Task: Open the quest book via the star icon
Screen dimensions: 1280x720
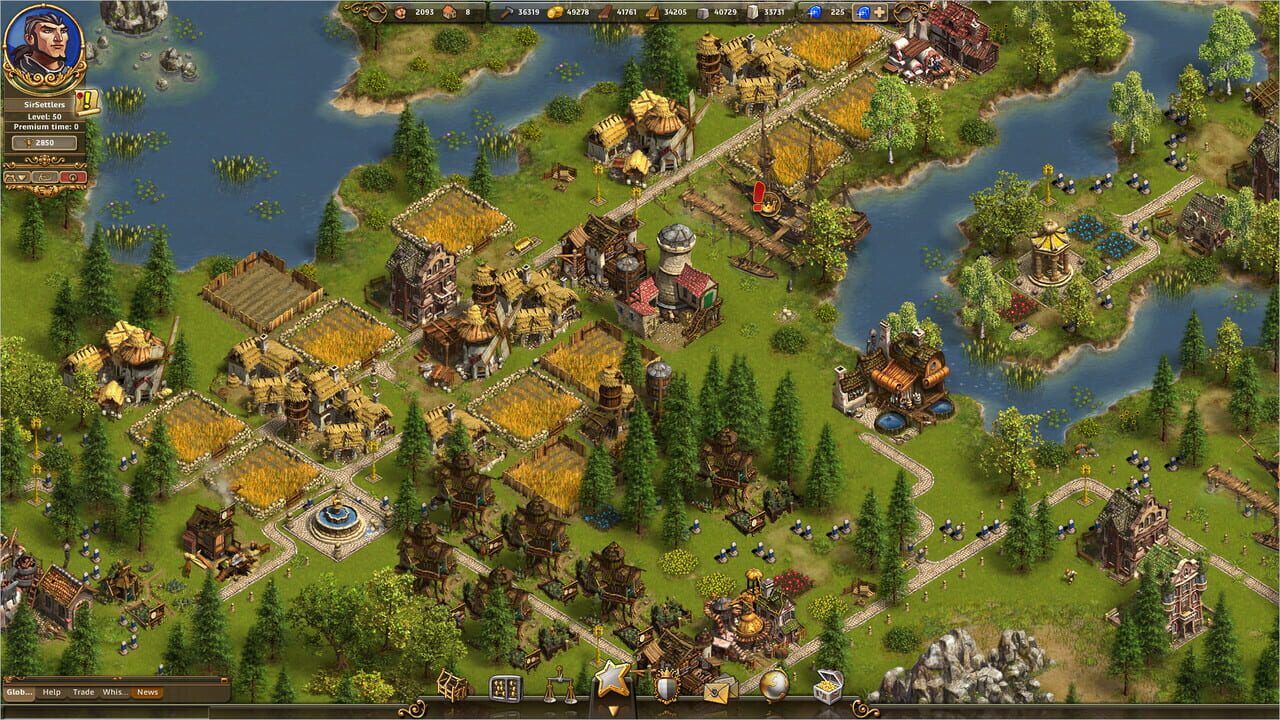Action: [x=613, y=682]
